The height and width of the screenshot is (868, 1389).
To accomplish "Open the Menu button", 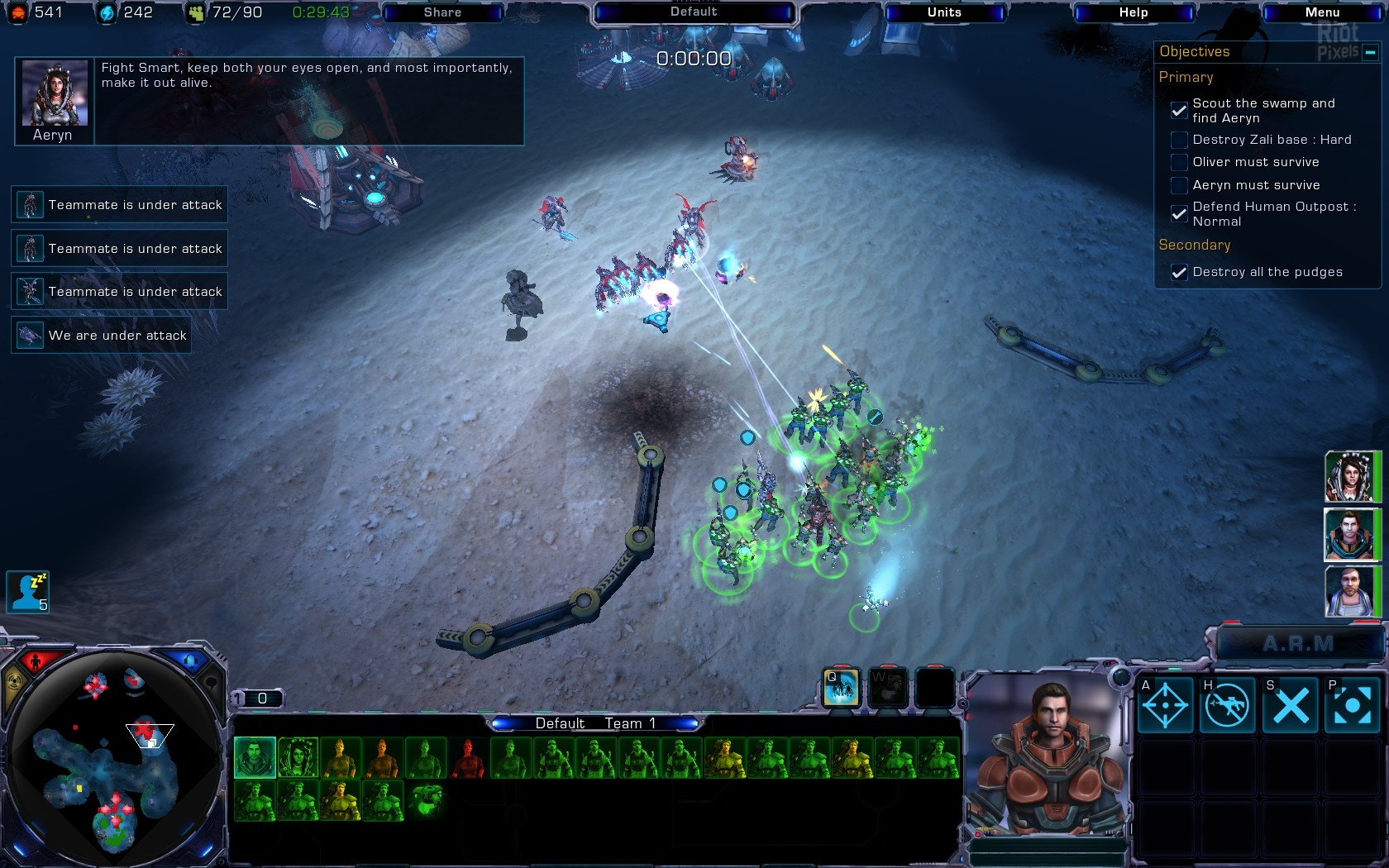I will (1321, 12).
